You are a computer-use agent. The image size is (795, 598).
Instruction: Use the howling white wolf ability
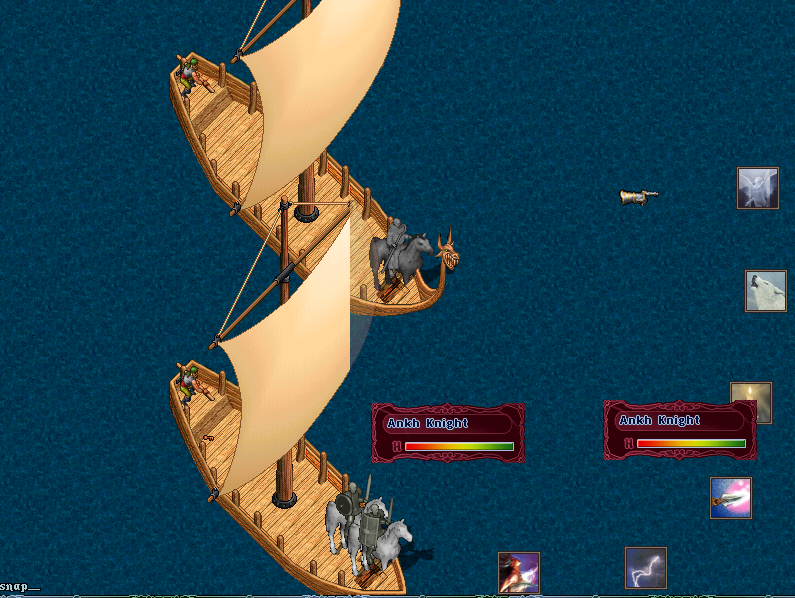coord(765,291)
